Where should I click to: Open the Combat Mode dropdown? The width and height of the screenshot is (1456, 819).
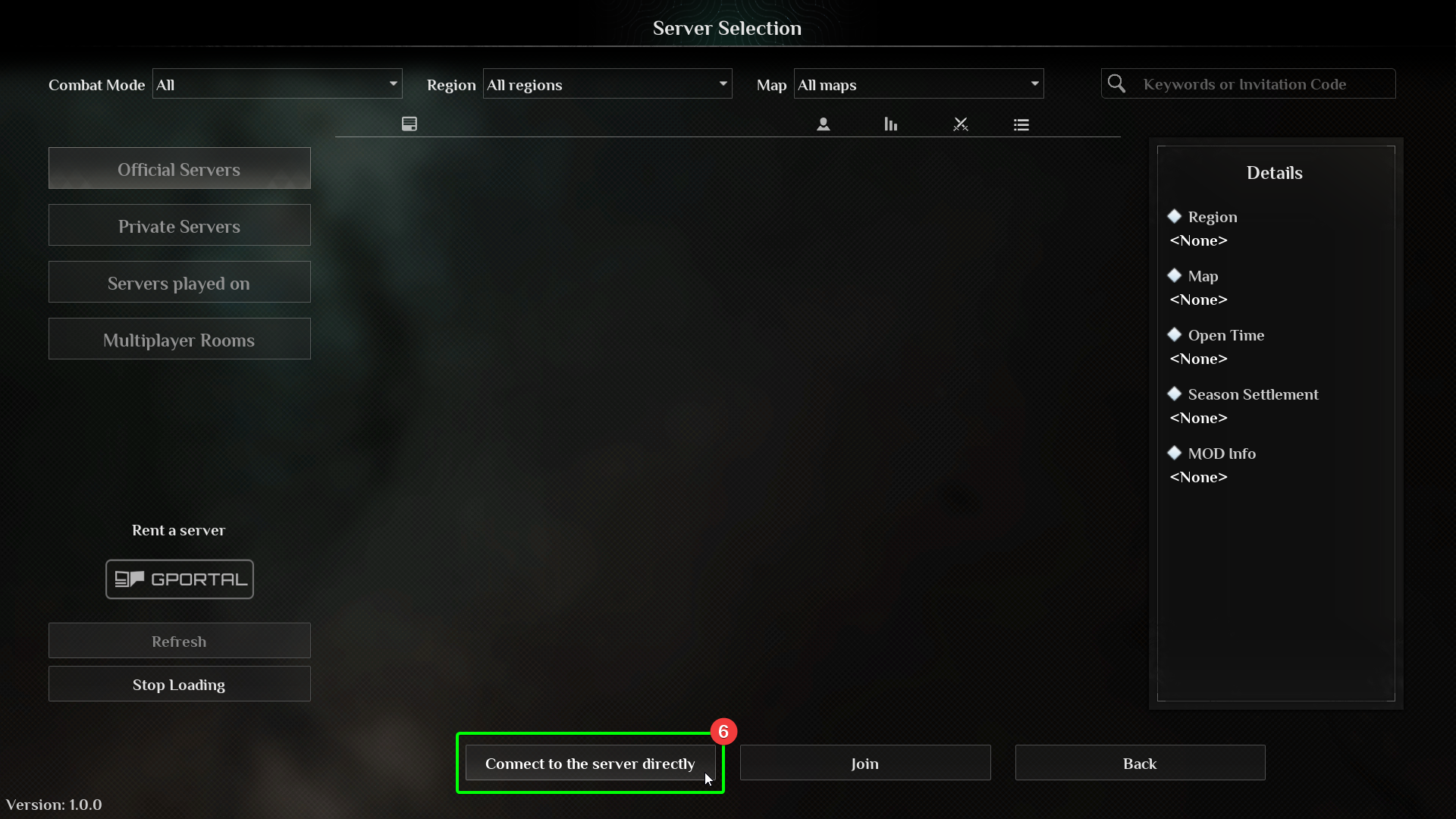tap(278, 83)
